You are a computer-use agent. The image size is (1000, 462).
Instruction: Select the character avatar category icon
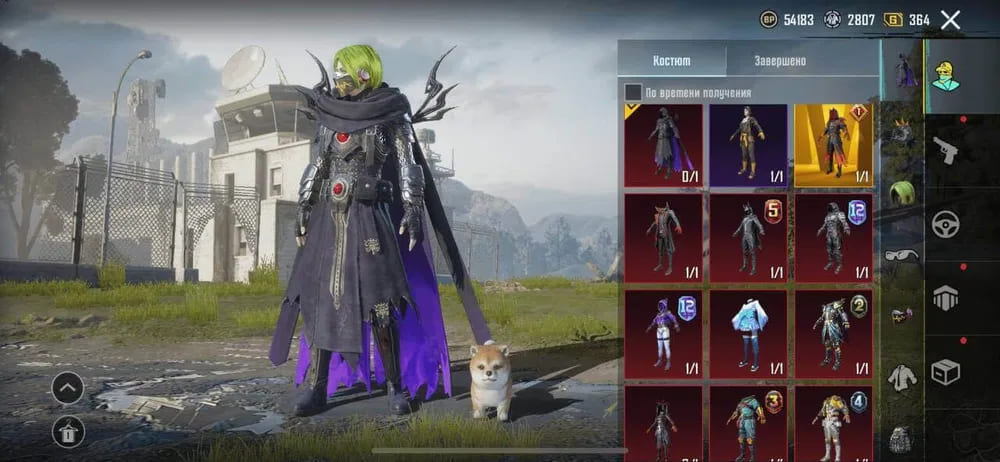tap(945, 75)
